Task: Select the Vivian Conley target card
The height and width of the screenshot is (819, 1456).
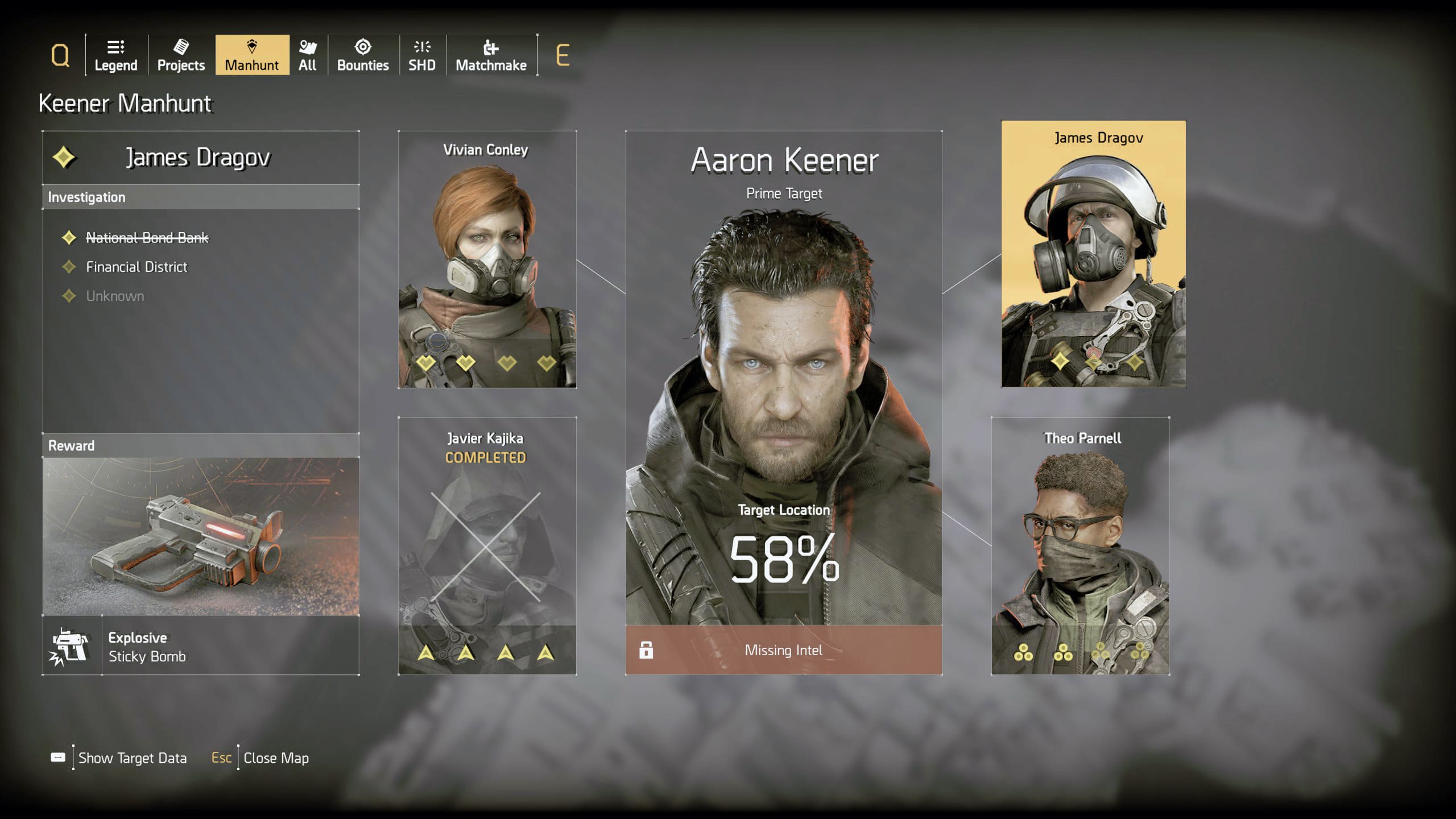Action: (487, 259)
